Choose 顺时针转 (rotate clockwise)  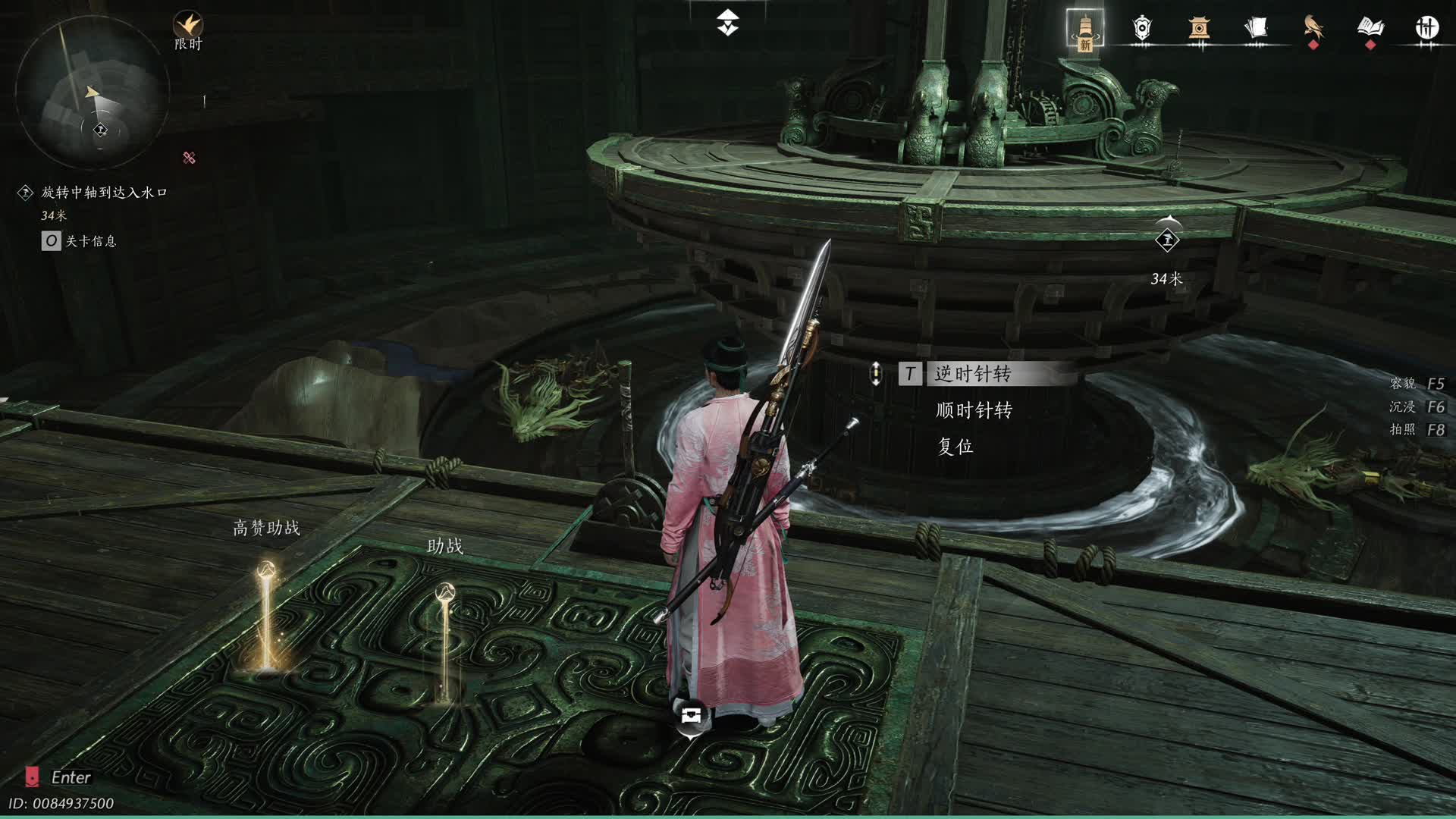tap(974, 410)
